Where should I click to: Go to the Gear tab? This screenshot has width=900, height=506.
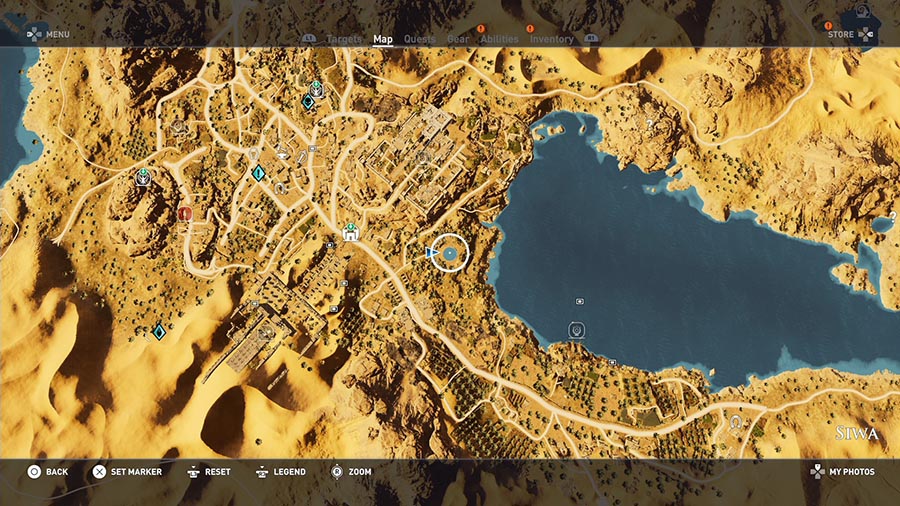[x=458, y=40]
